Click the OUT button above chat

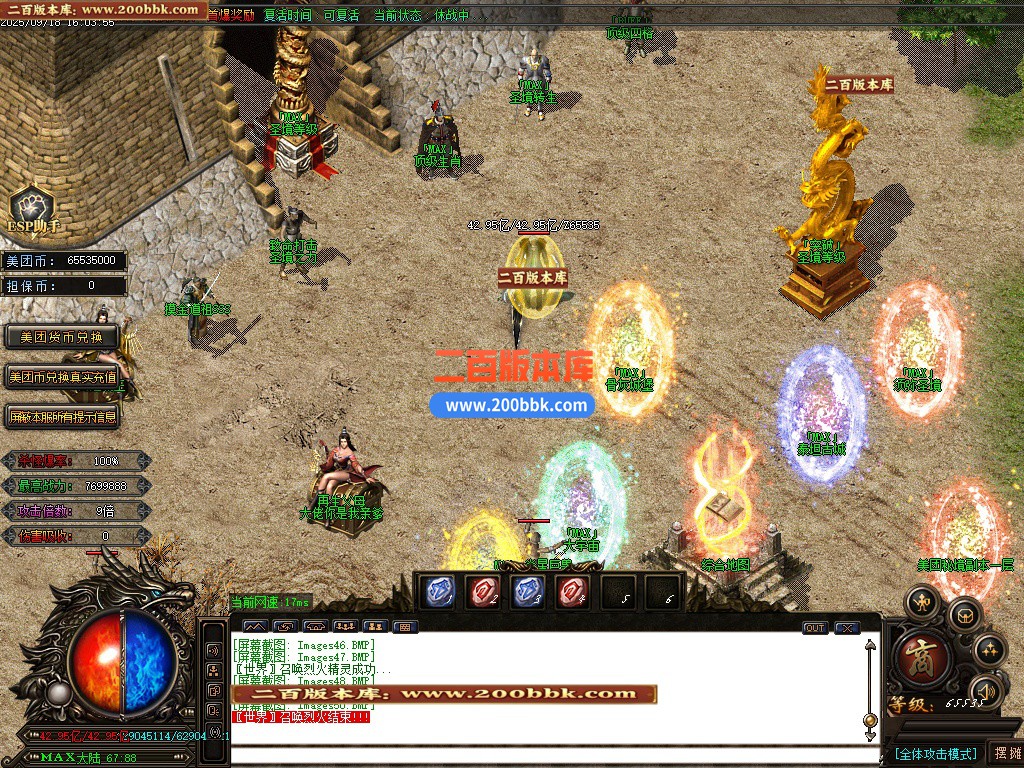tap(815, 628)
